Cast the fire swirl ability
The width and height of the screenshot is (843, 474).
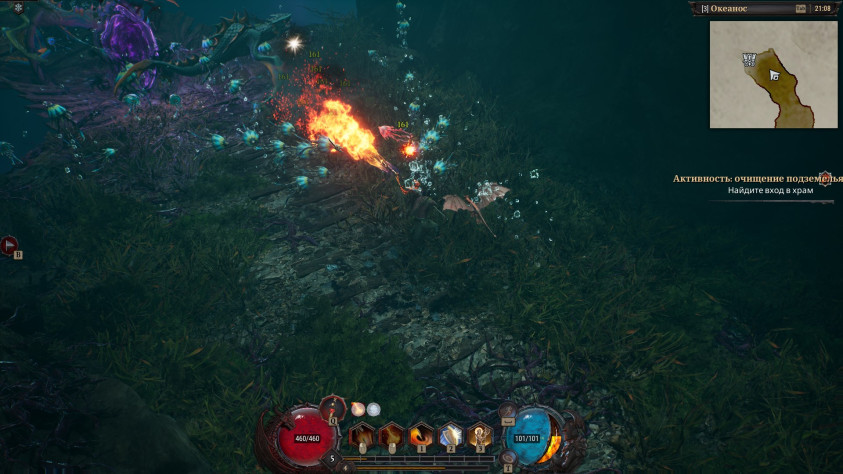pos(421,436)
